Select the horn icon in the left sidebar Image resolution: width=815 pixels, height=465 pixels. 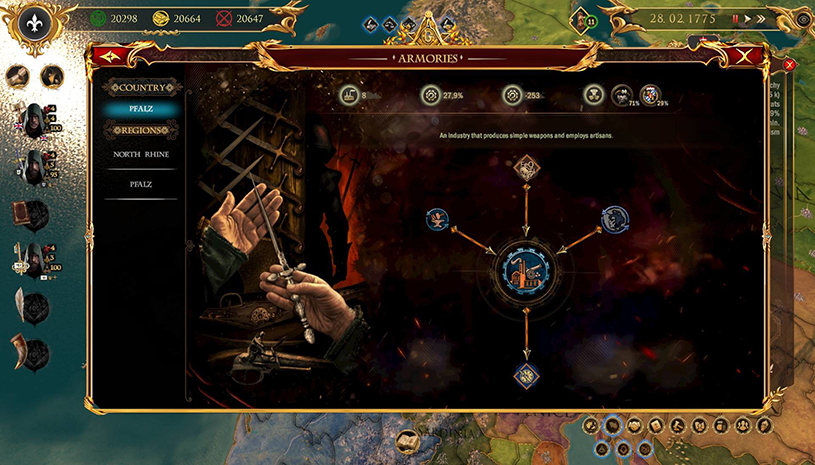click(x=25, y=350)
